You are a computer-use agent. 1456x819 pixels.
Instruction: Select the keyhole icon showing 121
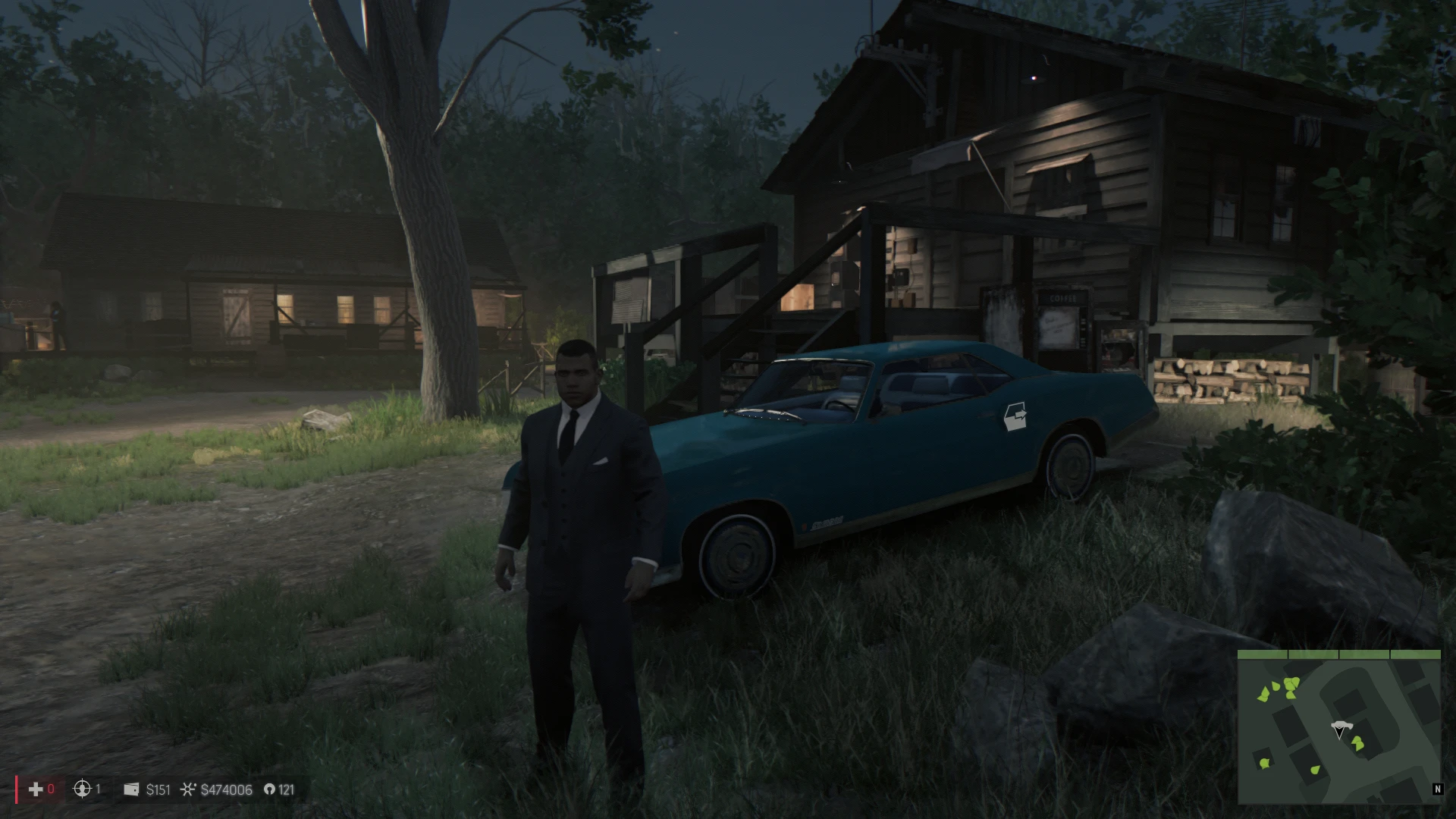tap(269, 789)
